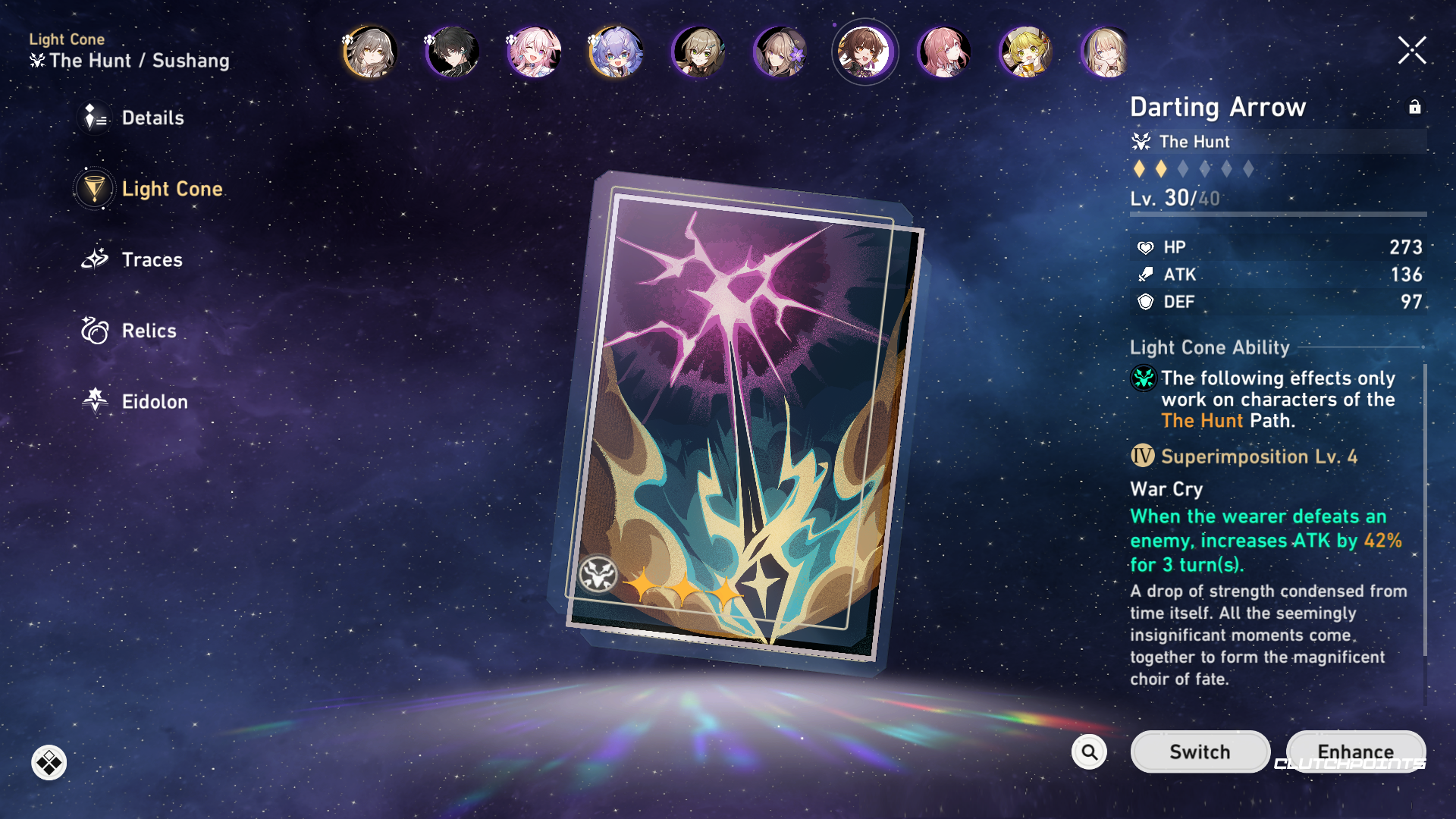Click the Switch light cone button
The image size is (1456, 819).
(1200, 752)
